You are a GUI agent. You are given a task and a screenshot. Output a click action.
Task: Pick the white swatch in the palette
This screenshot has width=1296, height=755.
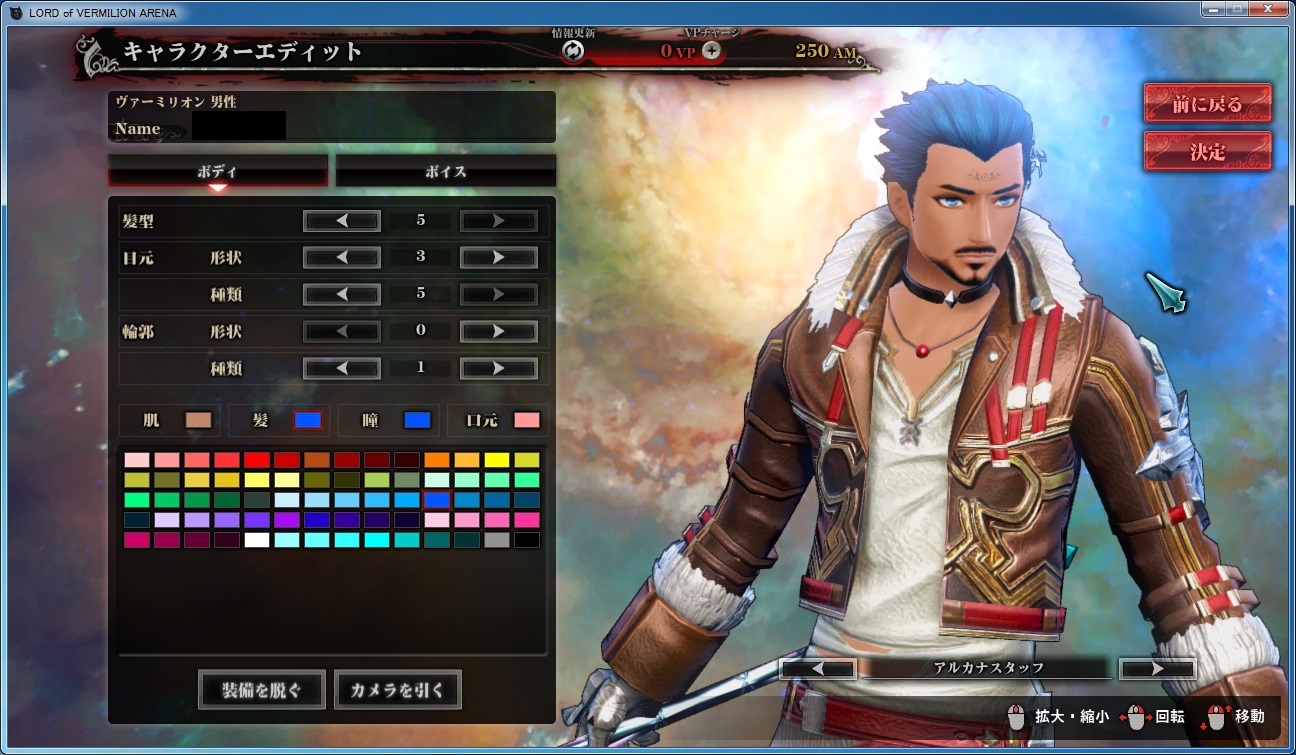tap(257, 540)
